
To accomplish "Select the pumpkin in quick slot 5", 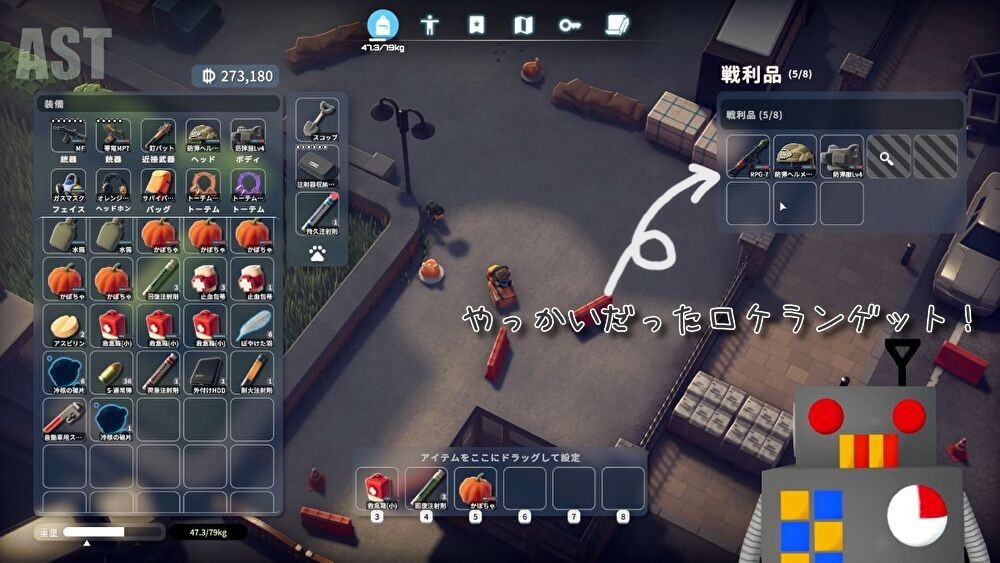I will click(x=476, y=489).
